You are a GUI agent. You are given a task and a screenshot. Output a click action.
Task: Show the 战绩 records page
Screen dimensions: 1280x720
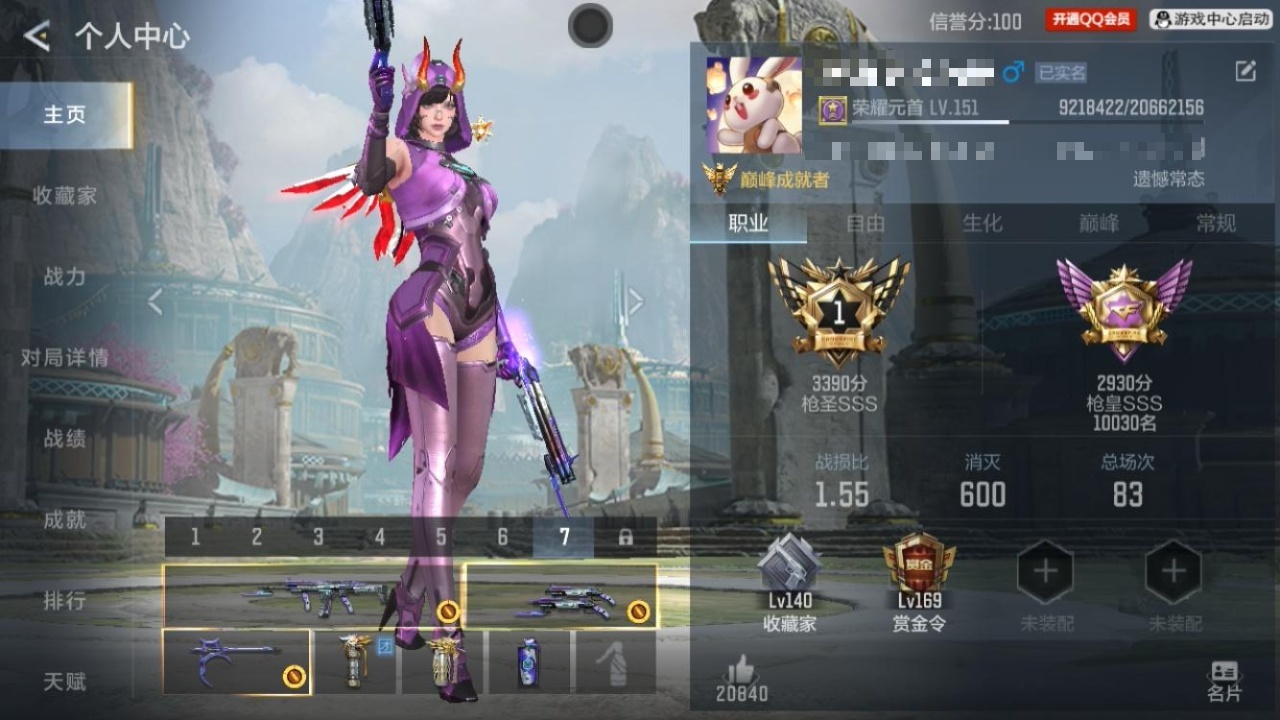coord(65,439)
